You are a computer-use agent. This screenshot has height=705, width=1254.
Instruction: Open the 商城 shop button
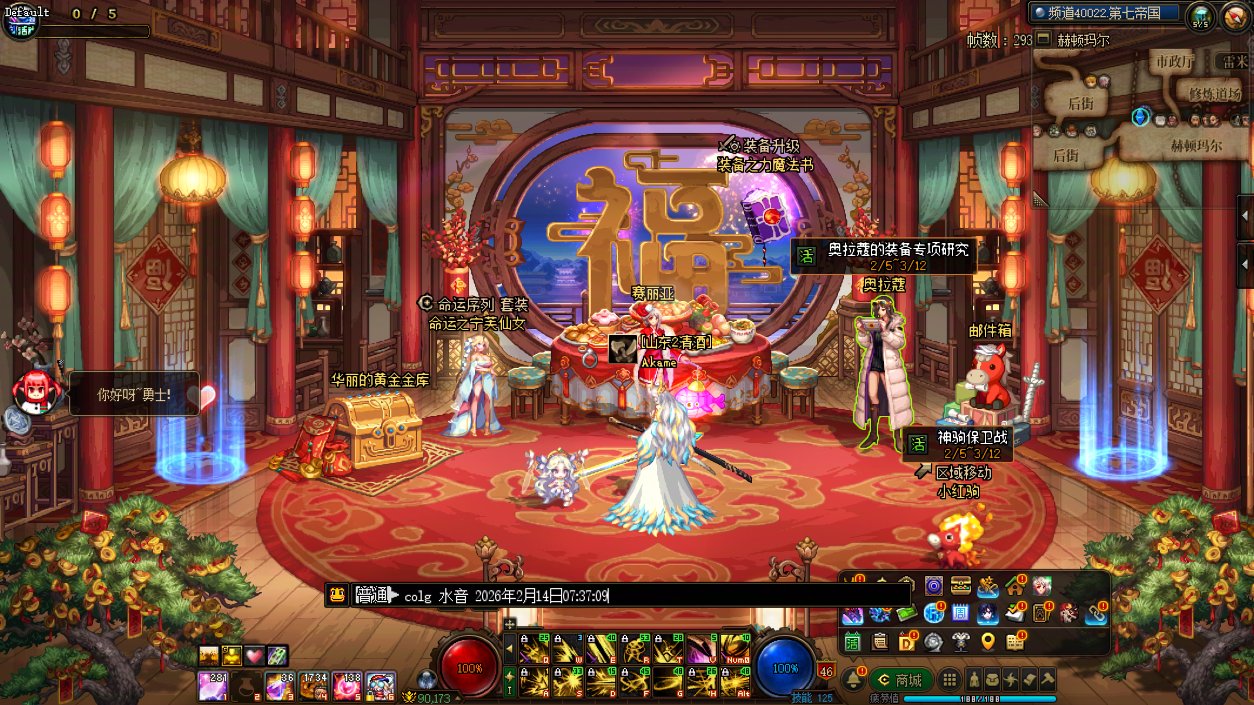coord(900,680)
